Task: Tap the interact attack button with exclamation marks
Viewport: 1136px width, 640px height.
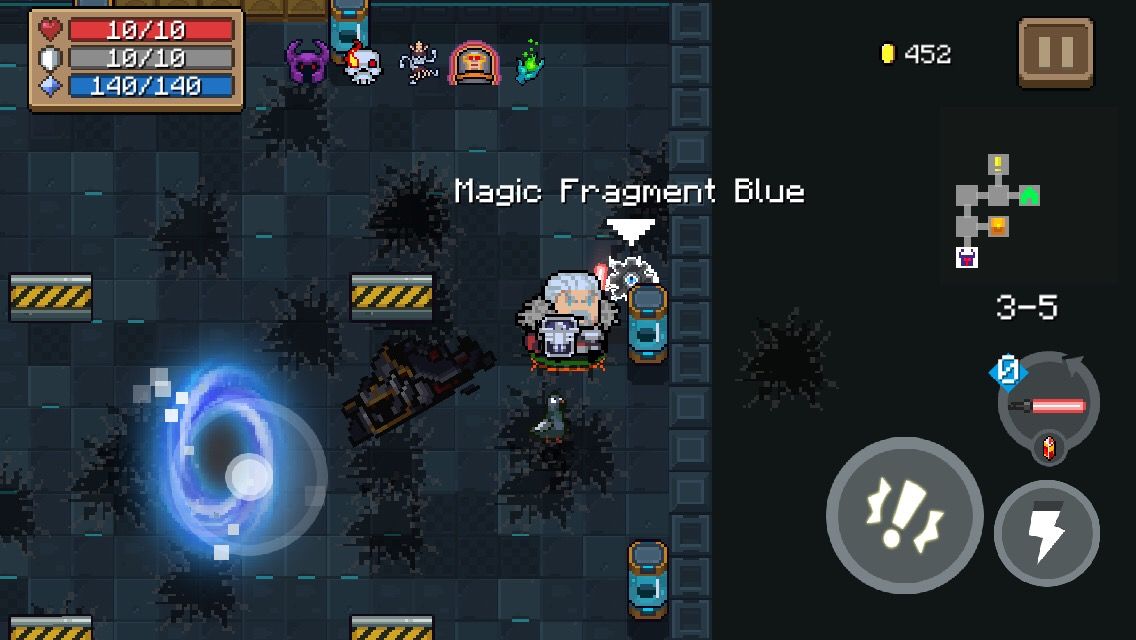Action: [x=904, y=516]
